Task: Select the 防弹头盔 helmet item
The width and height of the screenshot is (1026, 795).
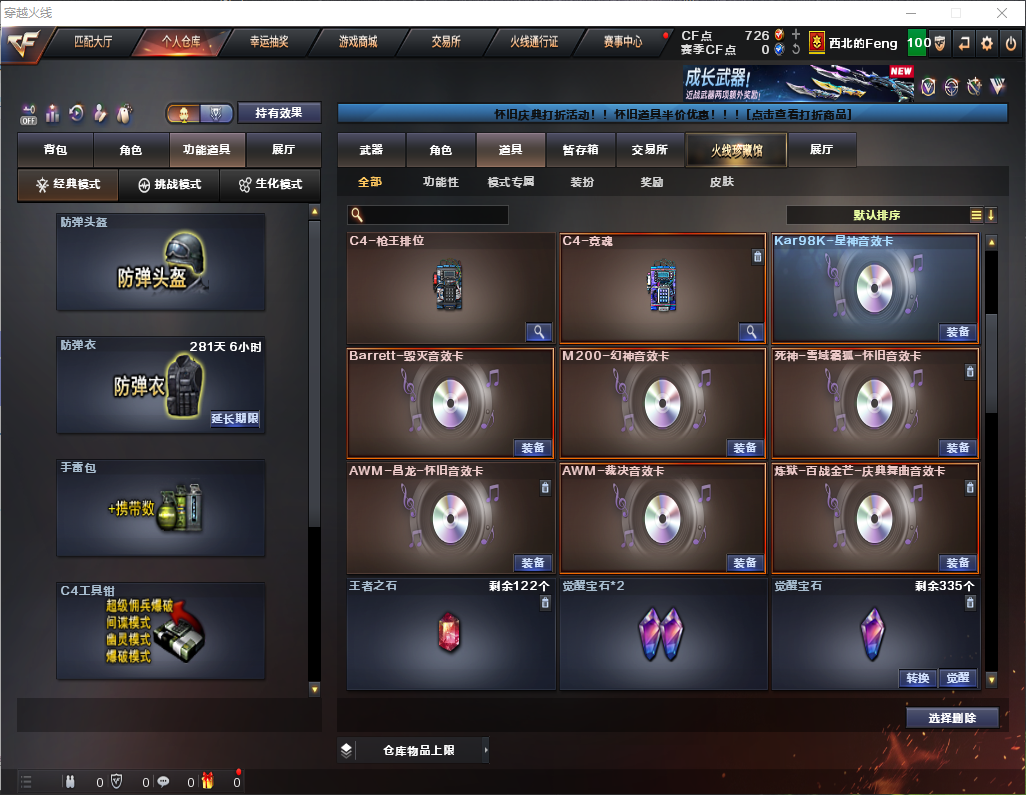Action: [x=161, y=261]
